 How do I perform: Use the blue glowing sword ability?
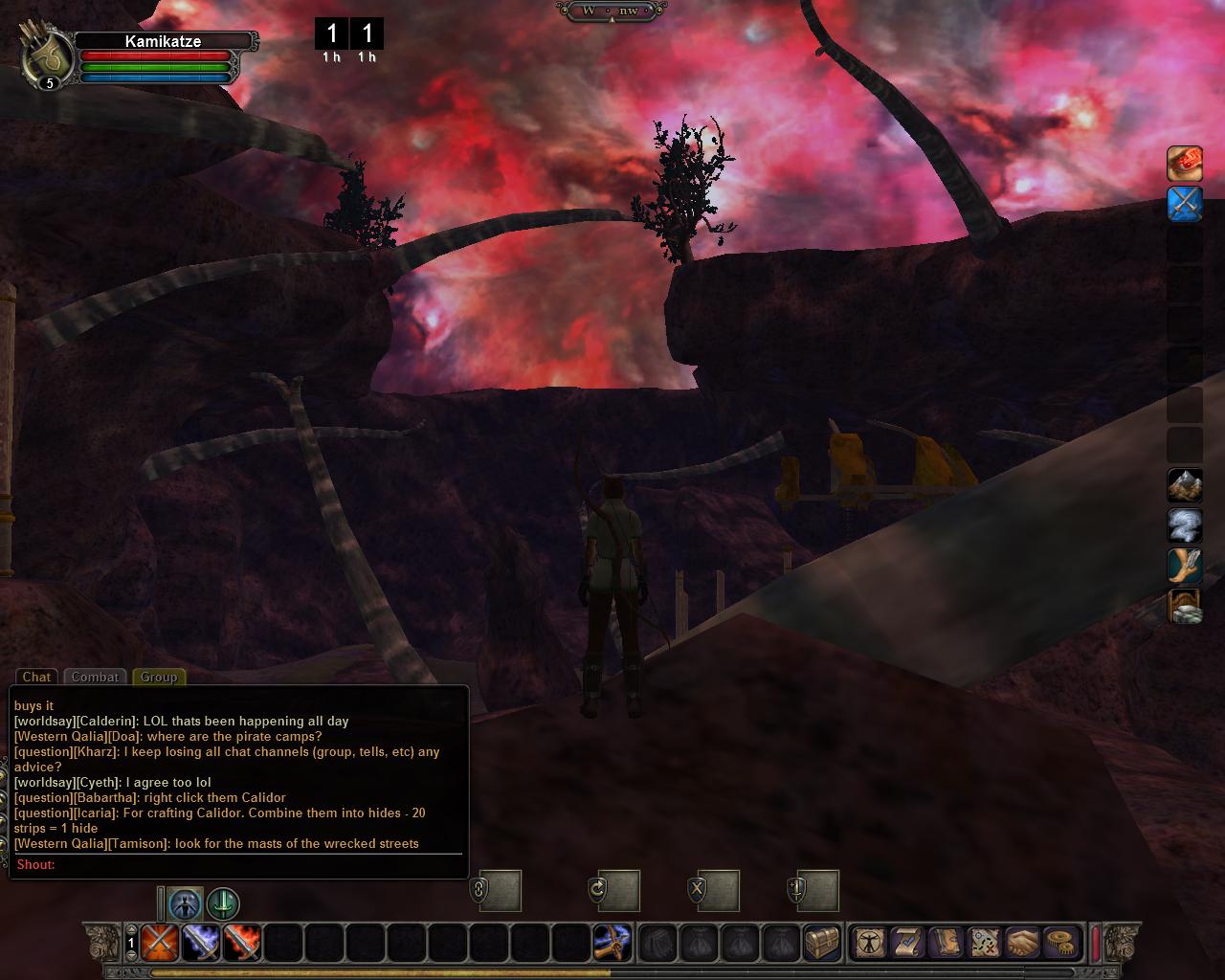[201, 943]
